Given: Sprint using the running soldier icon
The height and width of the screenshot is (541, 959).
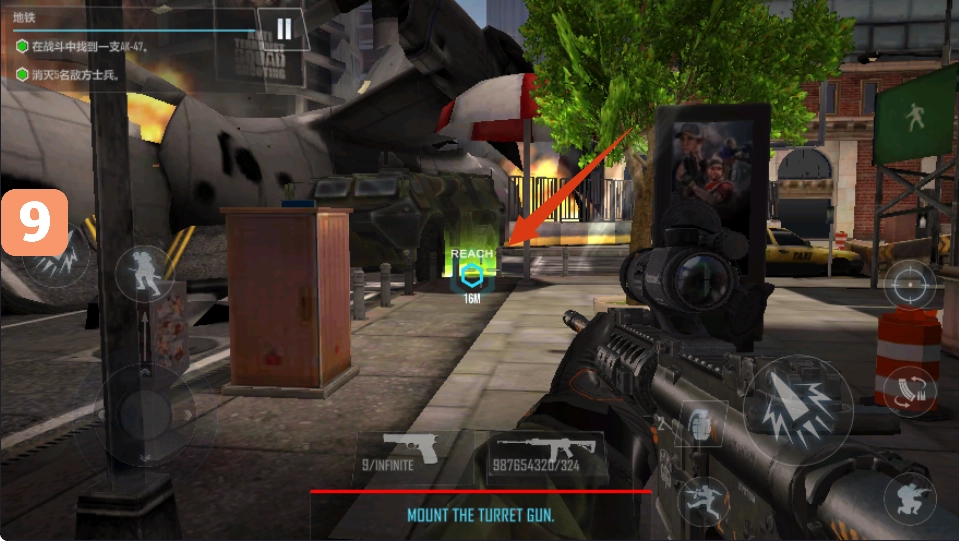Looking at the screenshot, I should point(143,273).
